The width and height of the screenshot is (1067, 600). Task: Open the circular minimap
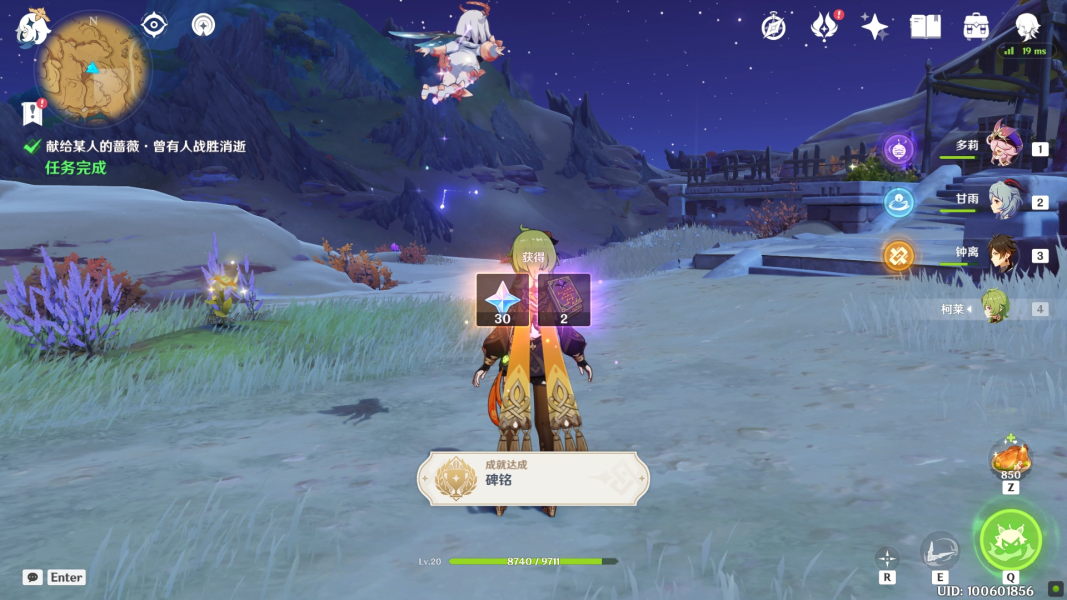click(x=93, y=70)
